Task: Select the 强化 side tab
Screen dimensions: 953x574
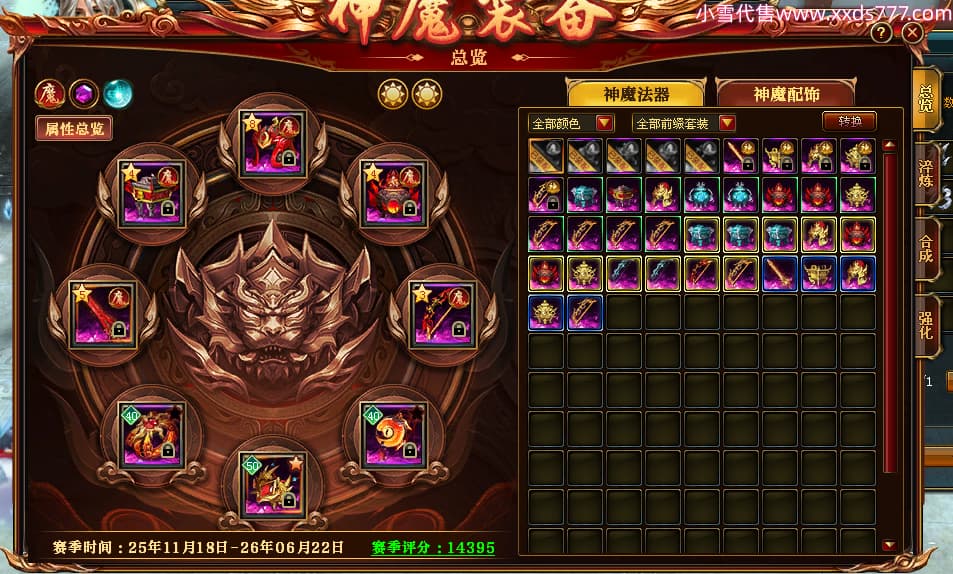Action: [x=926, y=325]
